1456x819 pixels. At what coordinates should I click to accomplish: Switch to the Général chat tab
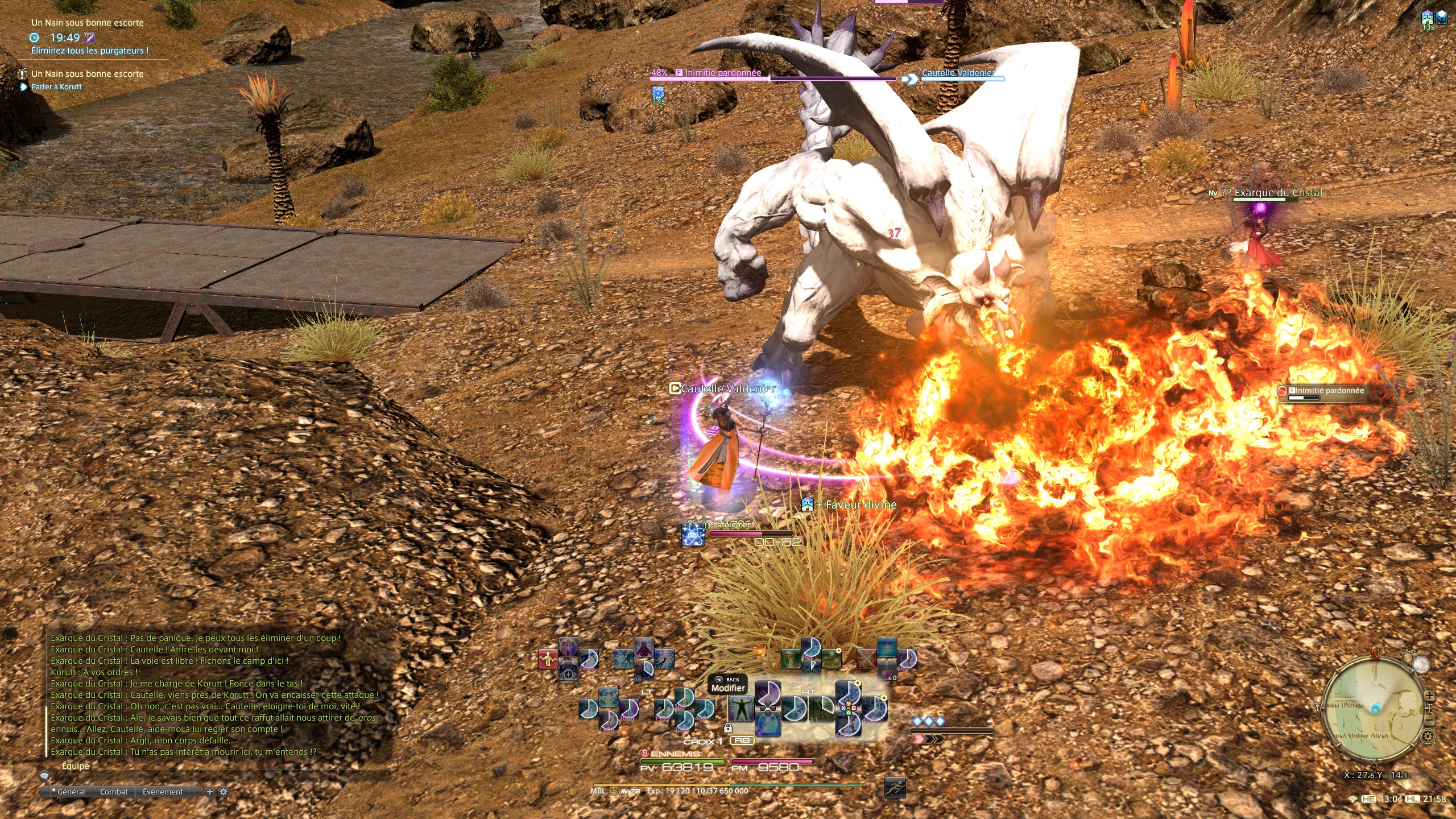[x=71, y=792]
